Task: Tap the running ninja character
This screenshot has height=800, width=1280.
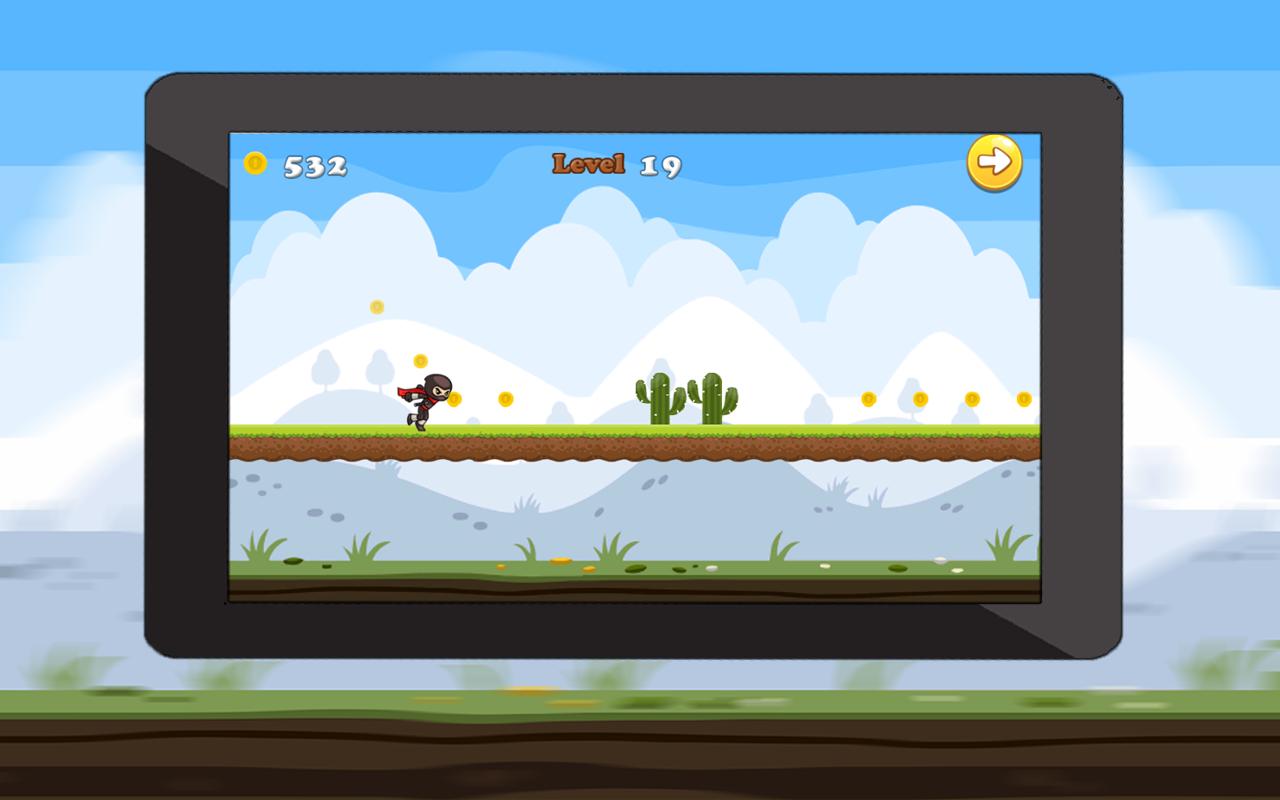Action: click(425, 398)
